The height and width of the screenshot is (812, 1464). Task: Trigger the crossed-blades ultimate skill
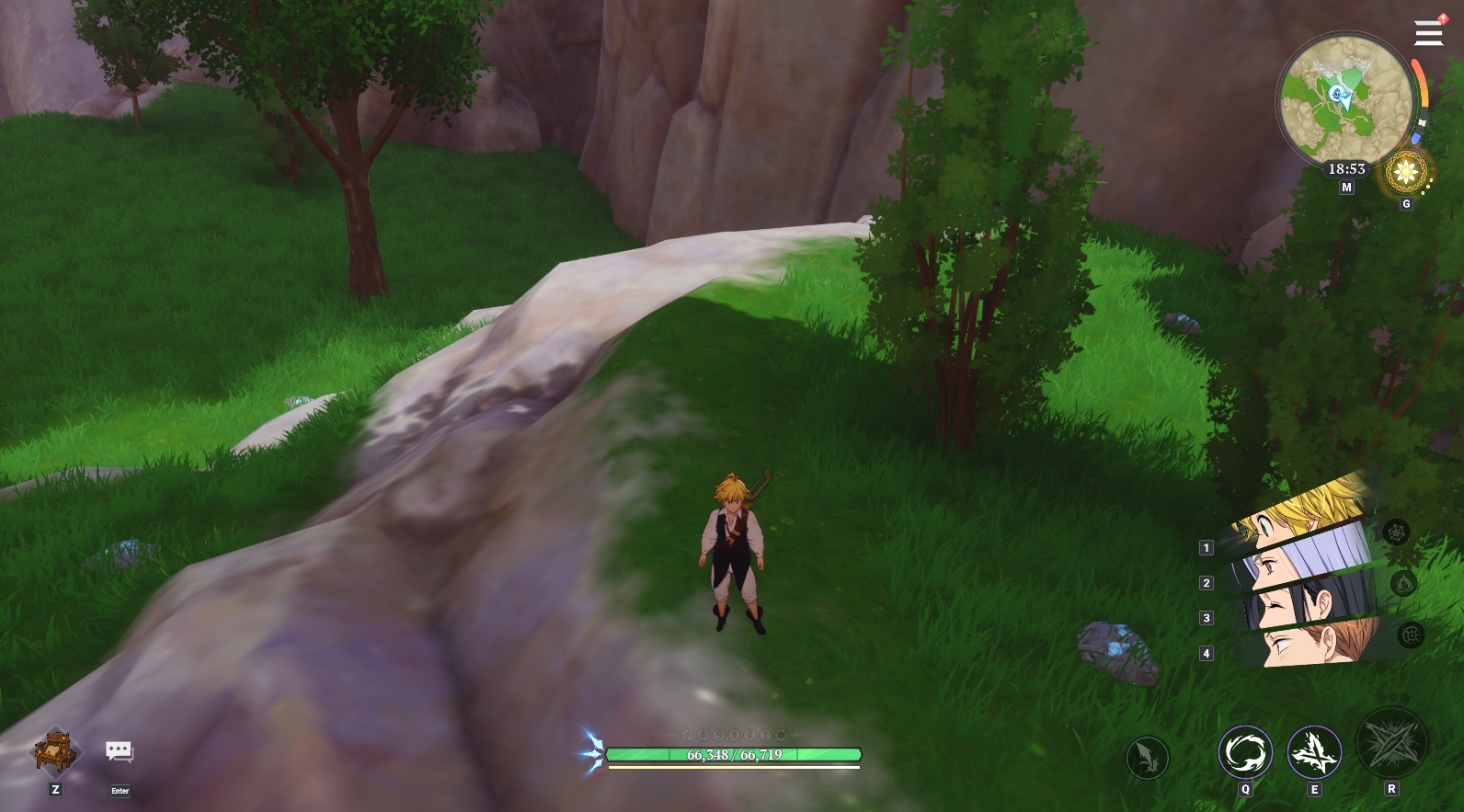[x=1391, y=743]
